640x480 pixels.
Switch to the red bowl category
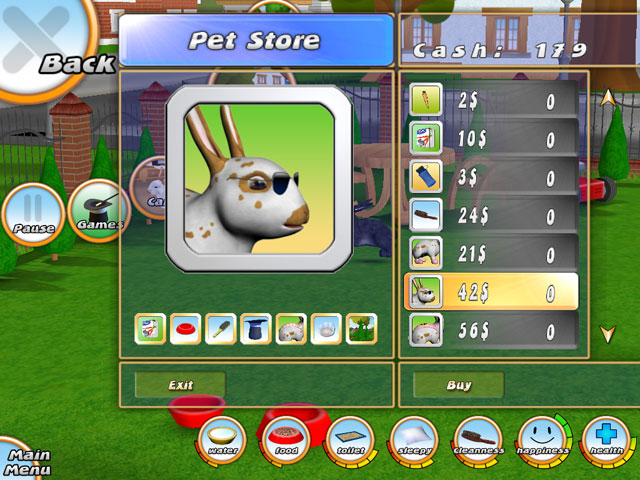185,328
